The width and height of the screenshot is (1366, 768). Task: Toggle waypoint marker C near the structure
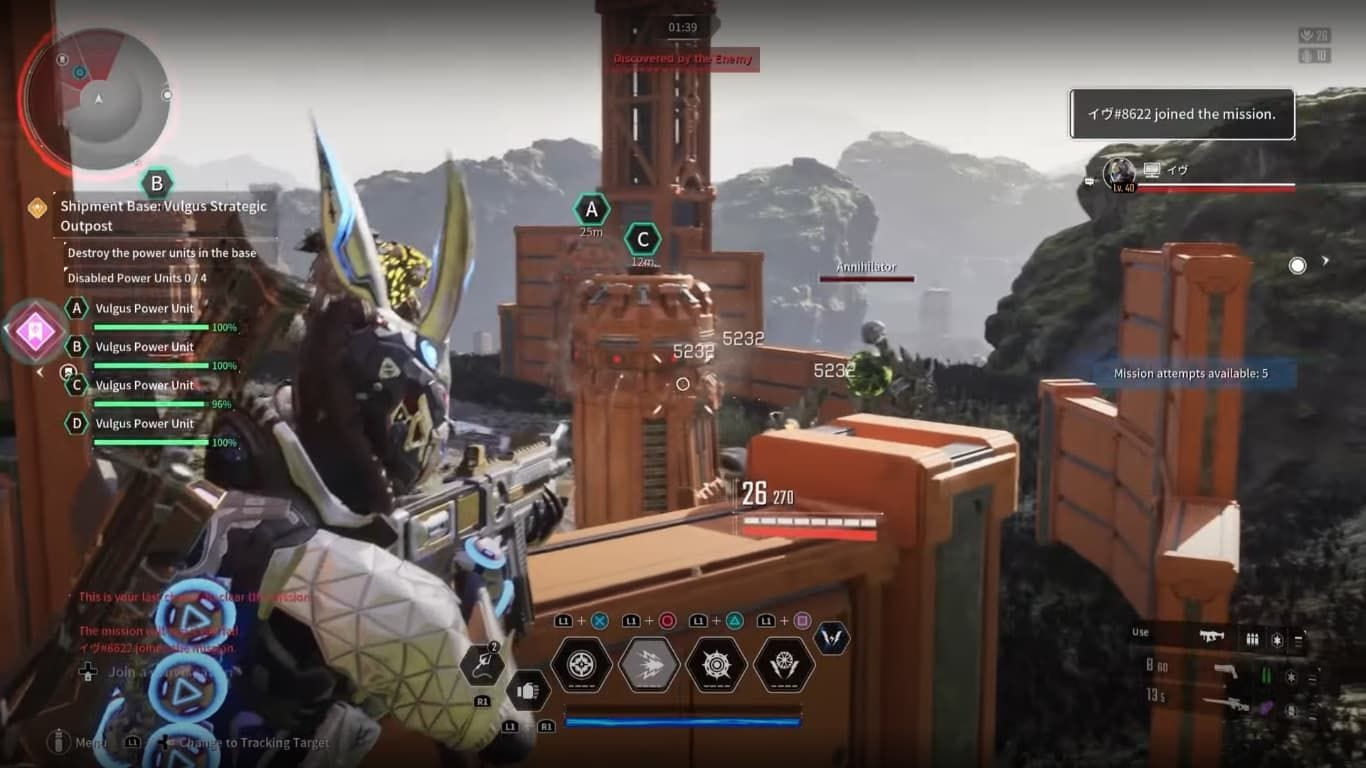coord(643,239)
